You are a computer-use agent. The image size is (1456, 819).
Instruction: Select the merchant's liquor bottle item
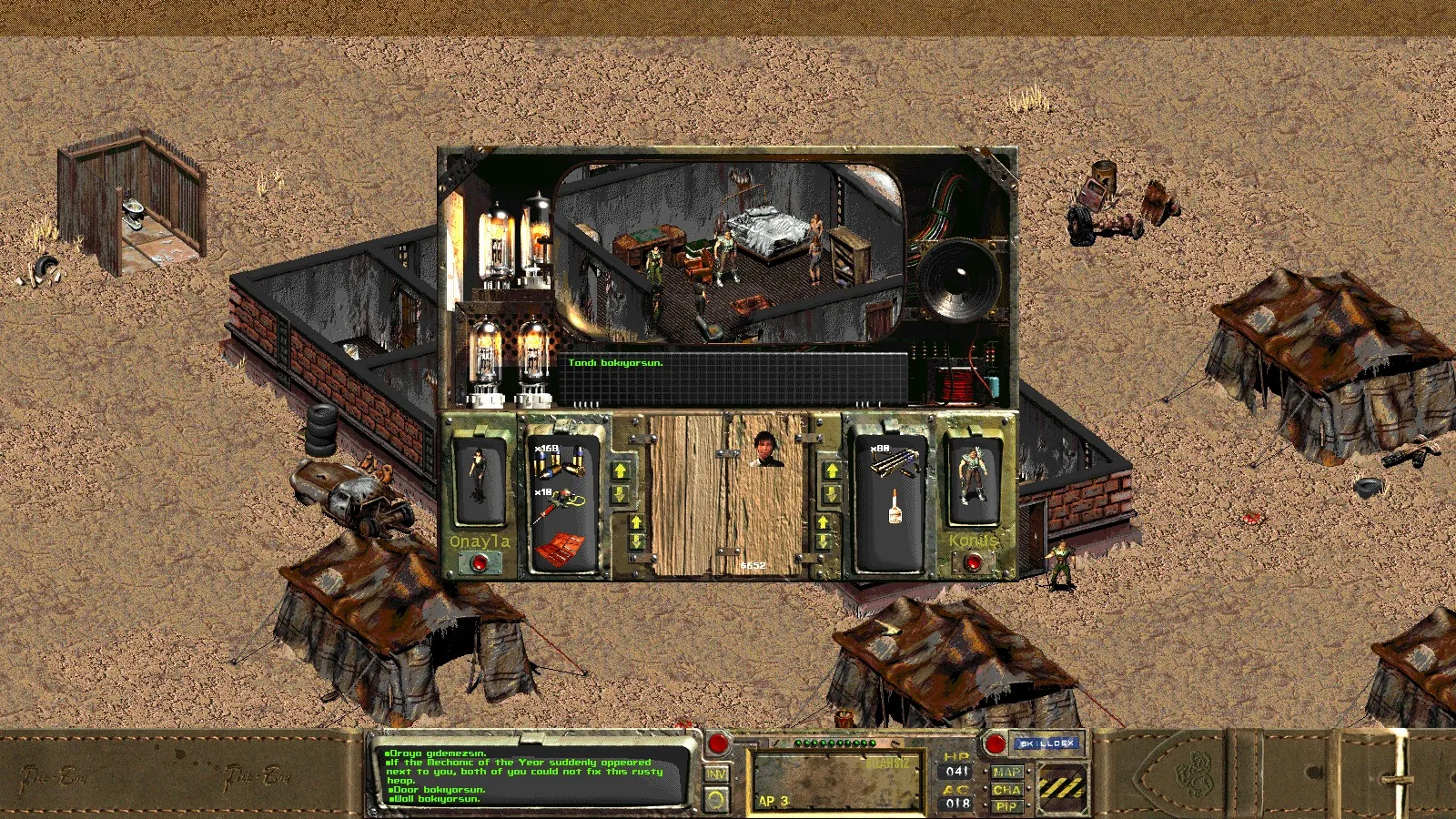pyautogui.click(x=895, y=507)
